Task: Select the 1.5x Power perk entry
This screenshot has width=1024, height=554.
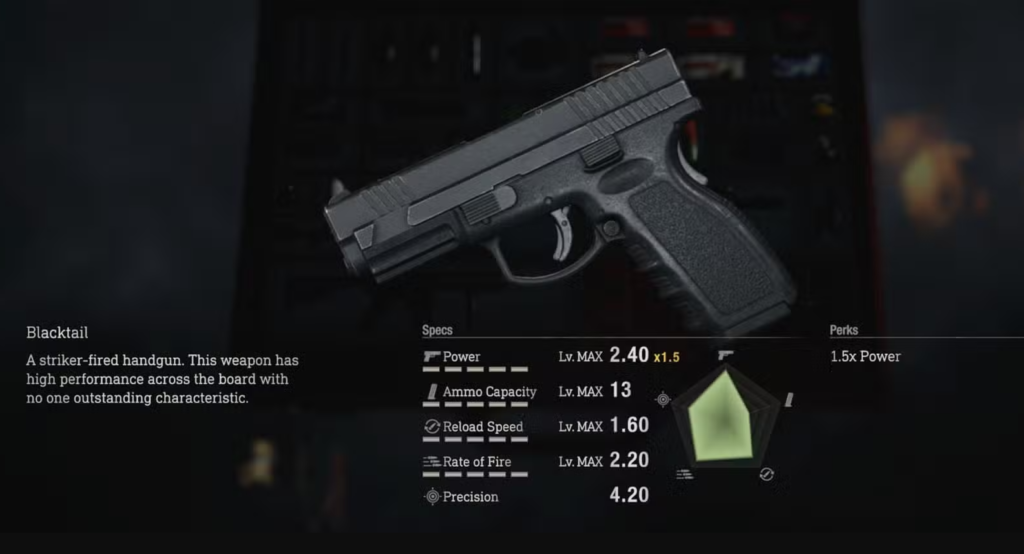Action: click(x=865, y=357)
